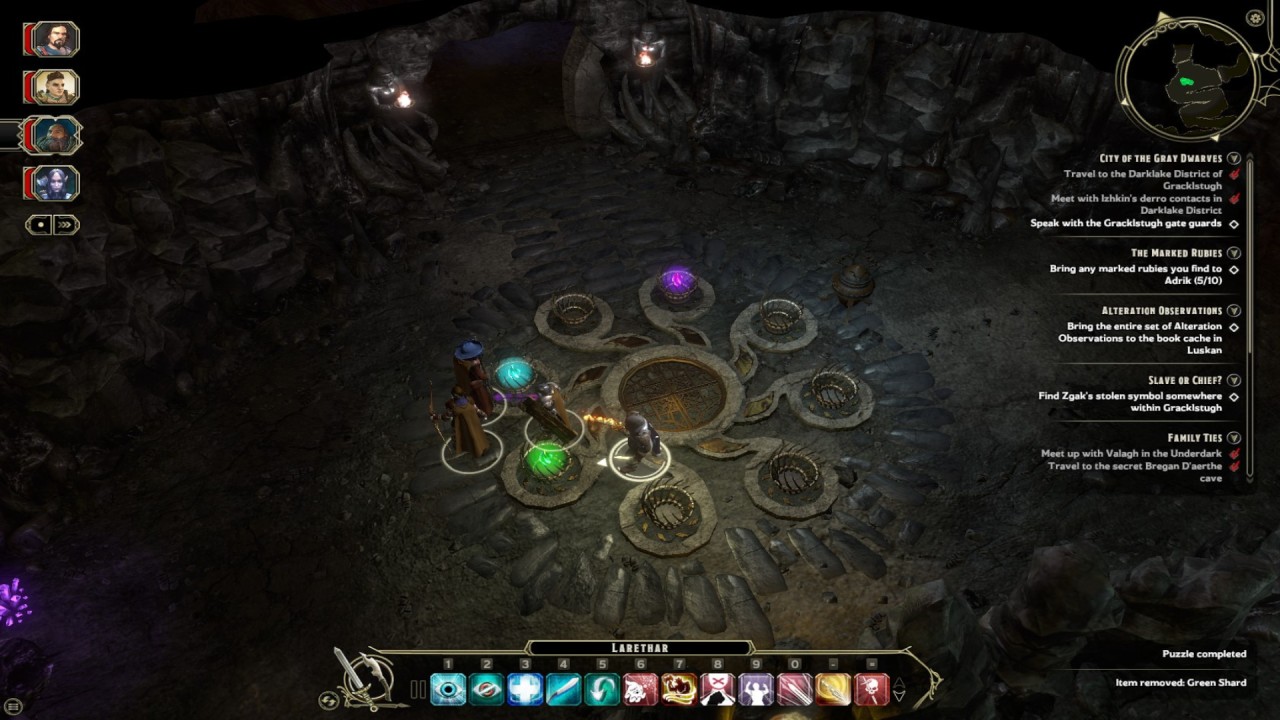Activate the purple flexing figure ability
Viewport: 1280px width, 720px height.
click(x=755, y=689)
